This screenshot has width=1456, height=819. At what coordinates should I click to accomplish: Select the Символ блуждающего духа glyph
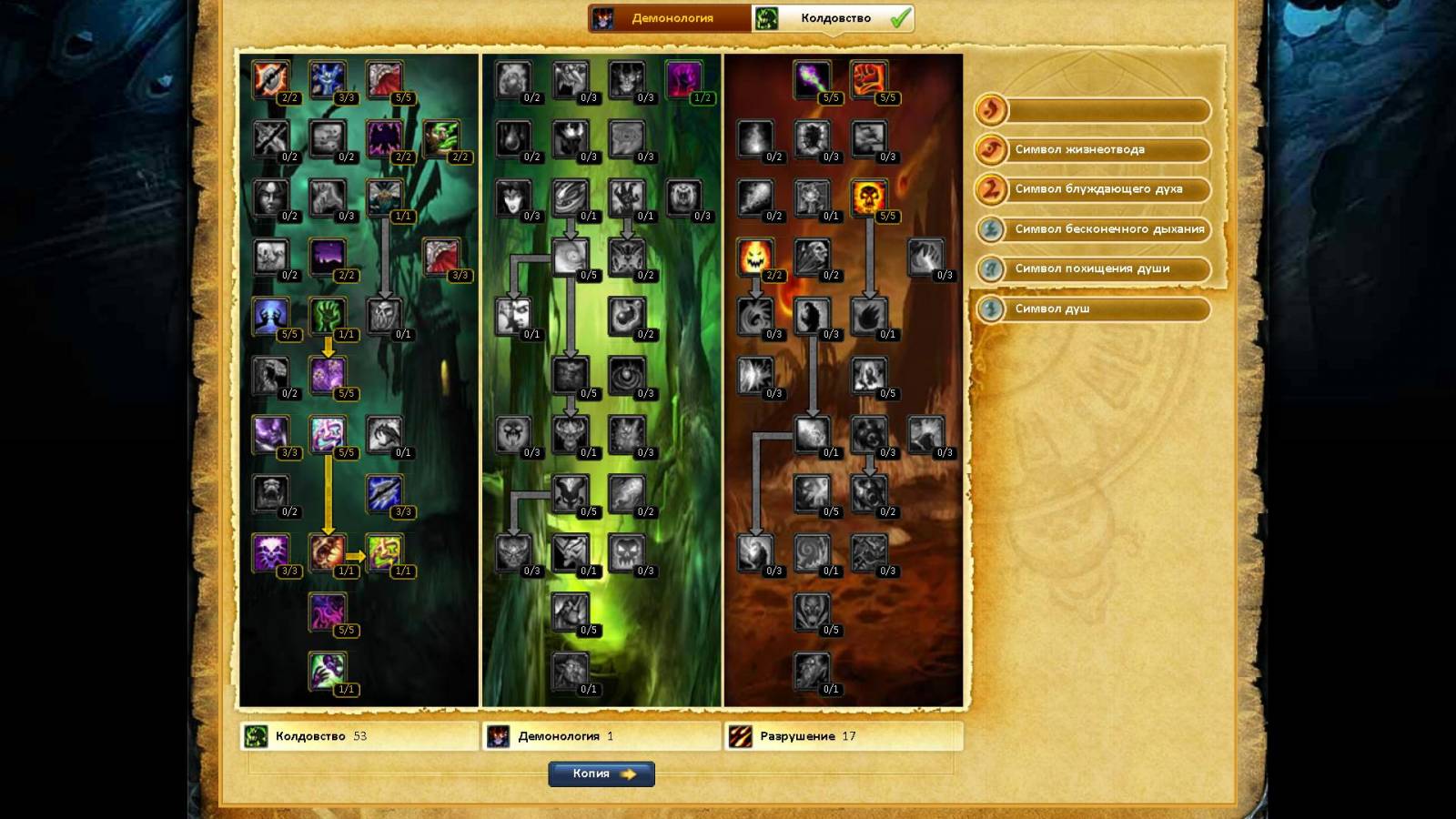click(1093, 189)
